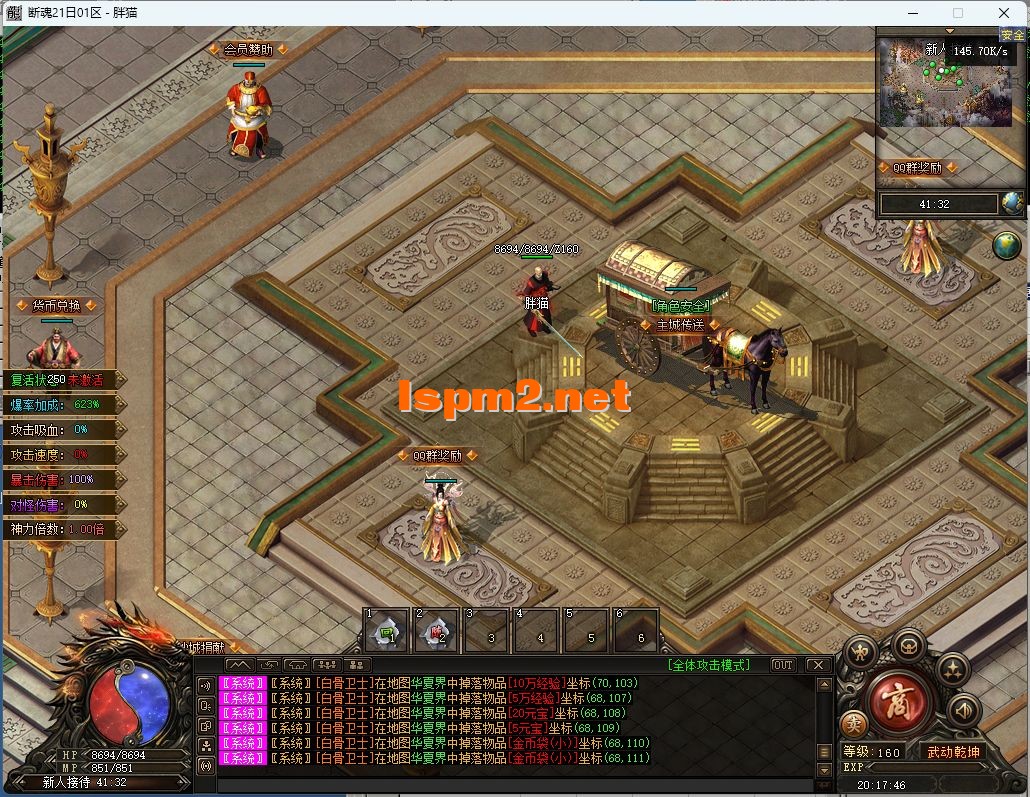Click the bottom broadcast chat channel icon
This screenshot has height=797, width=1030.
206,766
